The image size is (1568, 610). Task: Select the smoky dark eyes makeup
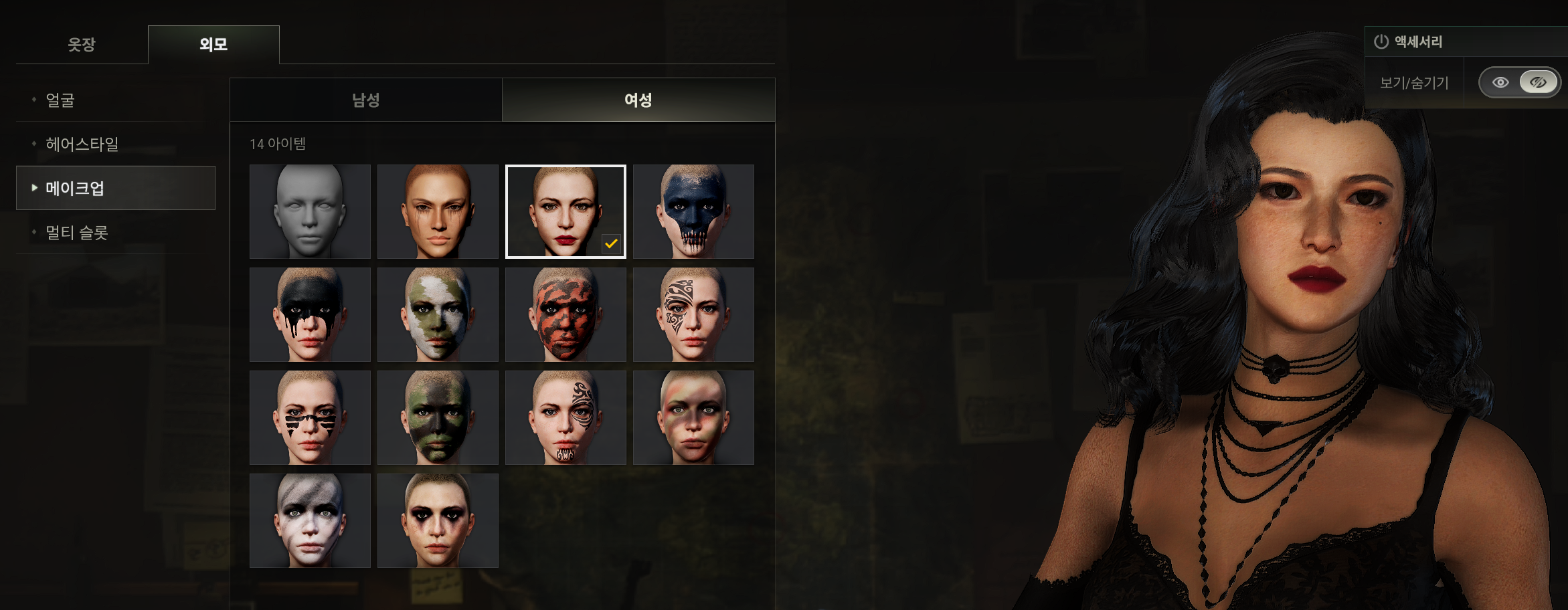[438, 520]
